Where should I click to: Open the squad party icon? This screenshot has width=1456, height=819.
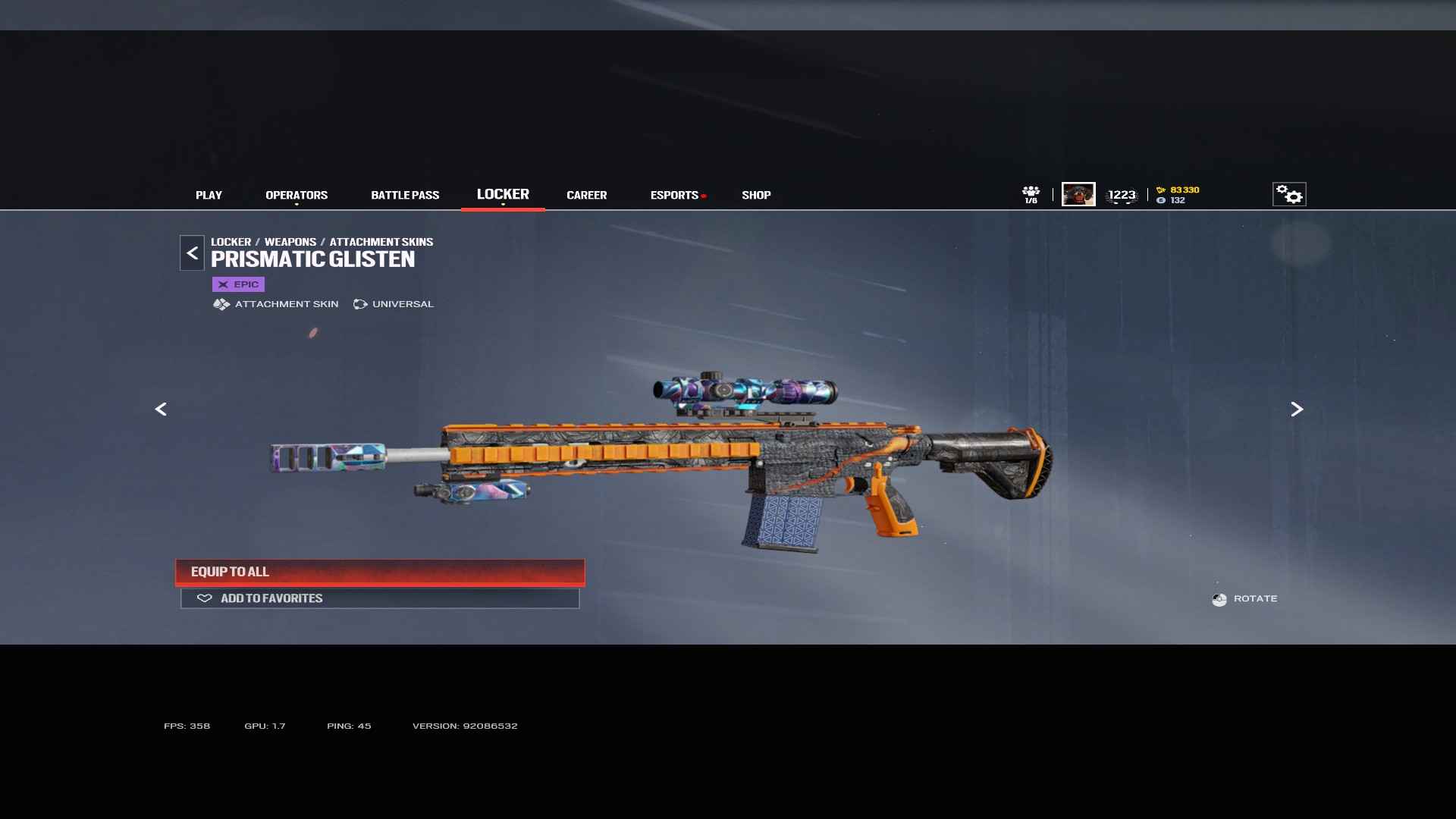coord(1031,194)
